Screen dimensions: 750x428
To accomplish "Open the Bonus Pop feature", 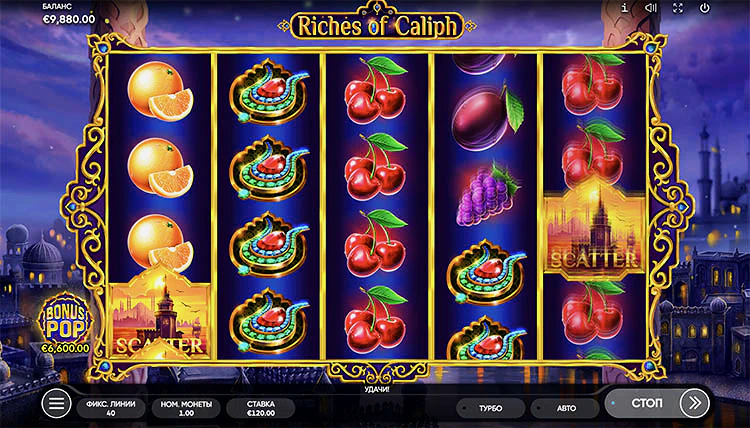I will tap(67, 322).
